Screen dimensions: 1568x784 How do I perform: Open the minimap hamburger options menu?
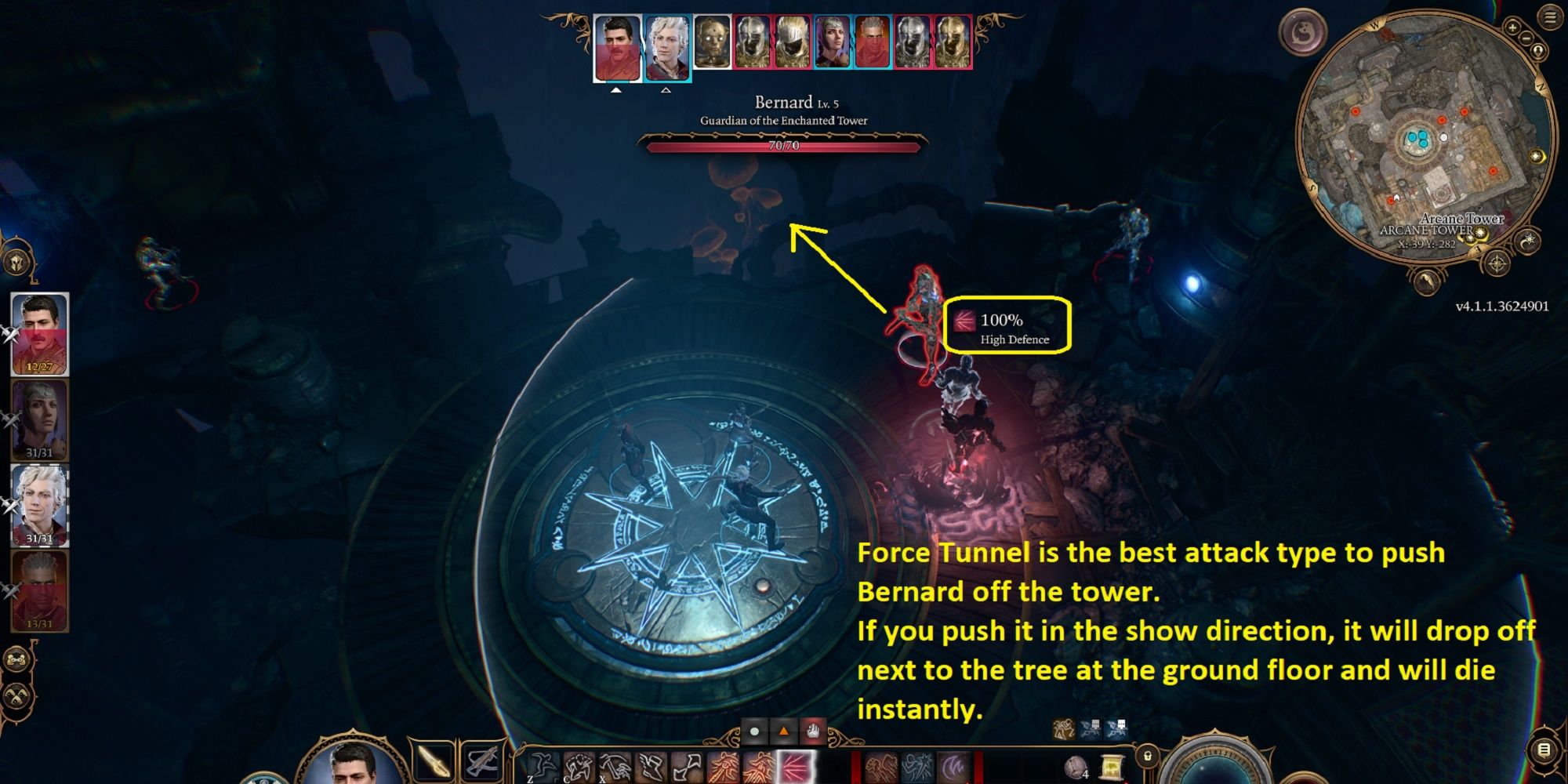pyautogui.click(x=1548, y=16)
